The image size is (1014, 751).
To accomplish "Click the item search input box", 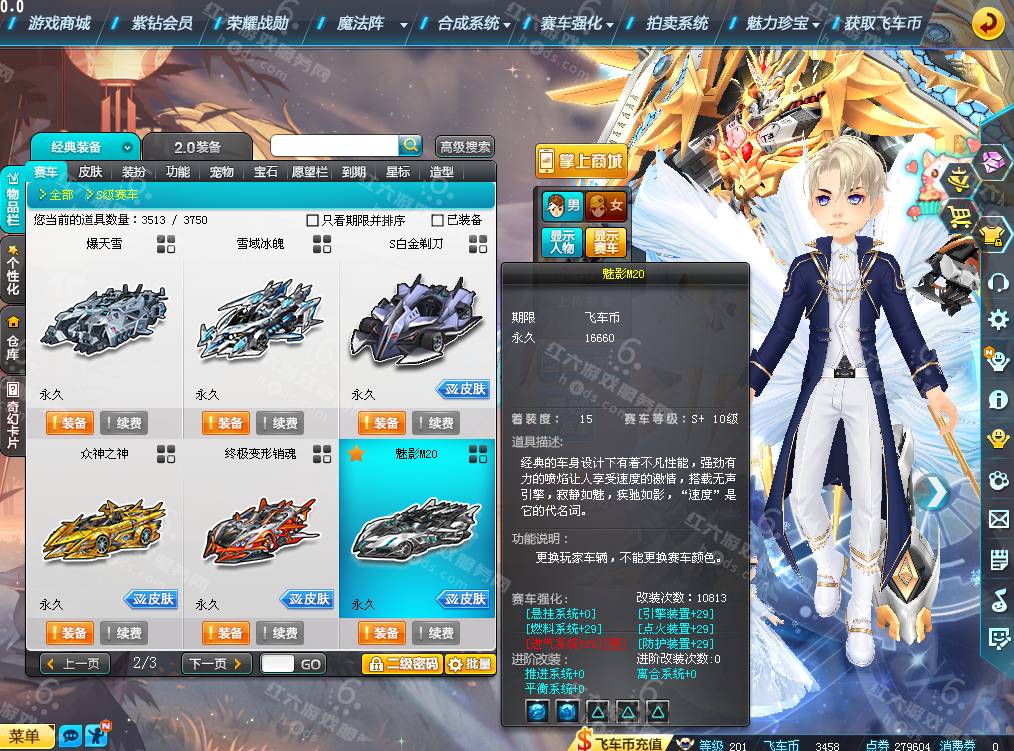I will [x=334, y=146].
